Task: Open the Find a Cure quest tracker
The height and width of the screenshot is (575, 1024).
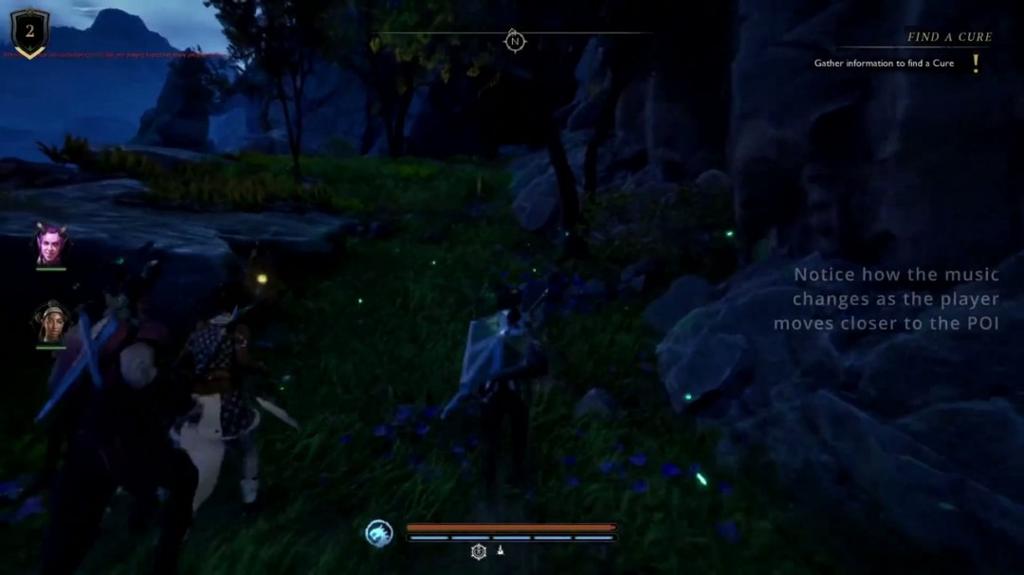Action: [x=949, y=37]
